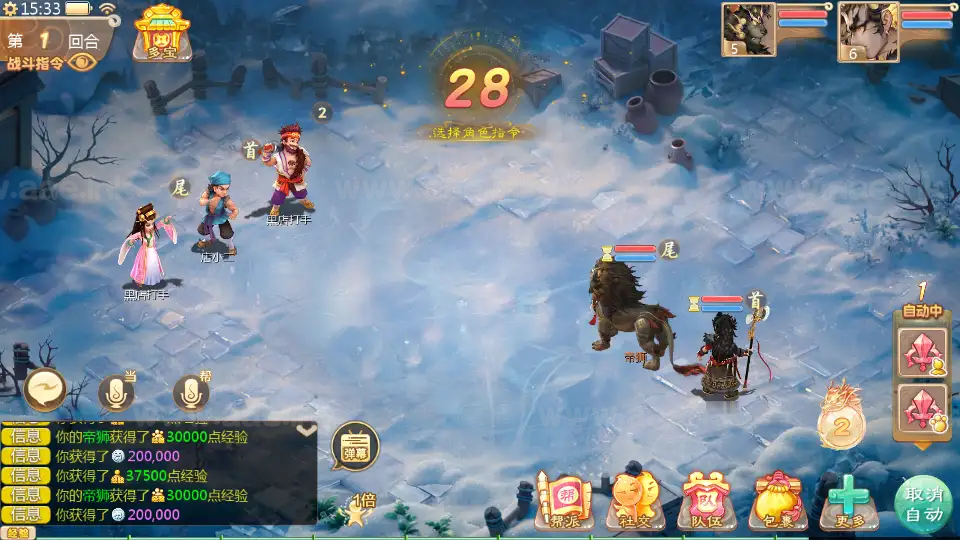Collapse the chat log with the arrow
960x540 pixels.
(306, 430)
